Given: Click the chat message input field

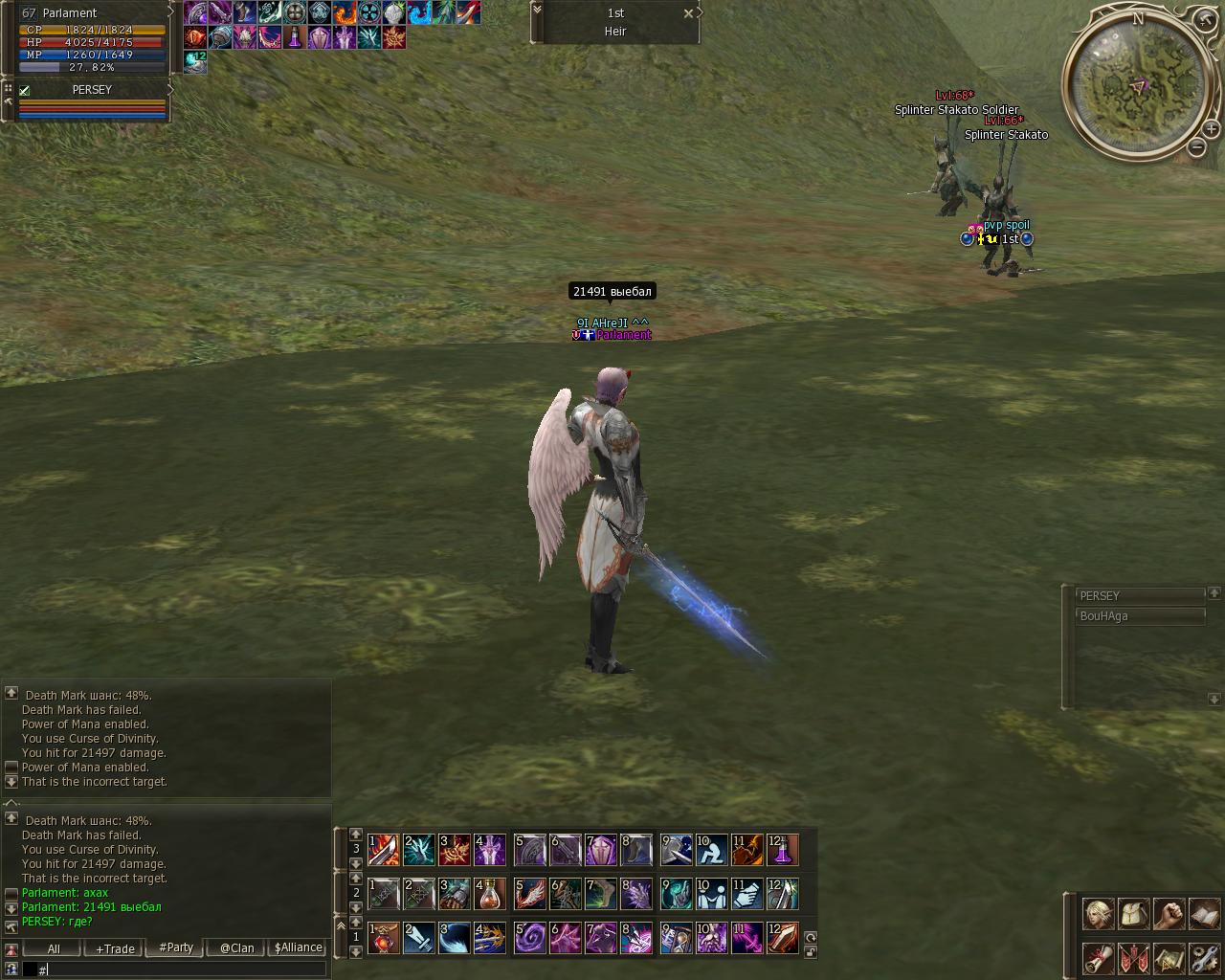Looking at the screenshot, I should click(x=182, y=969).
